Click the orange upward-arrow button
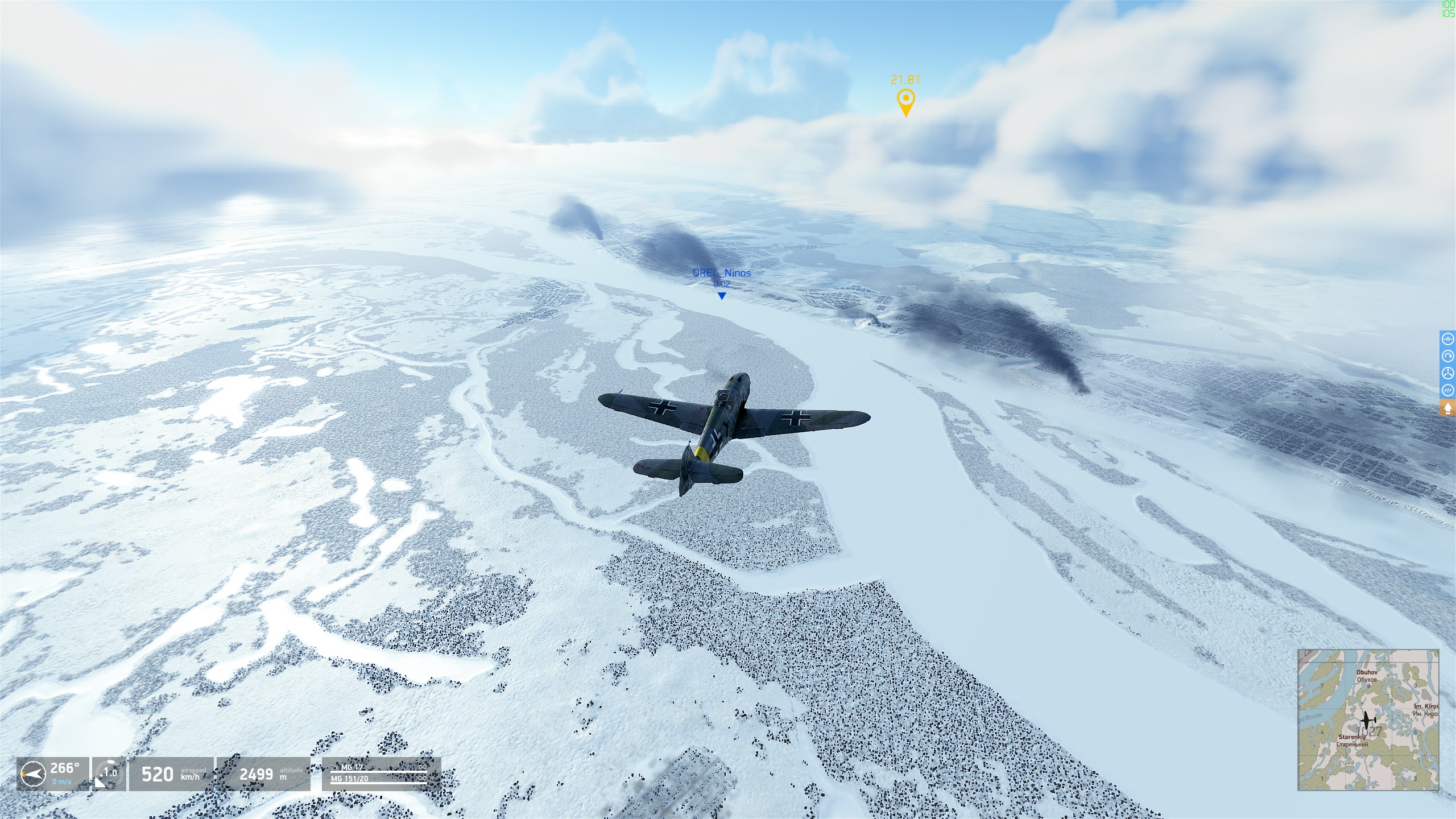The width and height of the screenshot is (1456, 819). [1448, 408]
